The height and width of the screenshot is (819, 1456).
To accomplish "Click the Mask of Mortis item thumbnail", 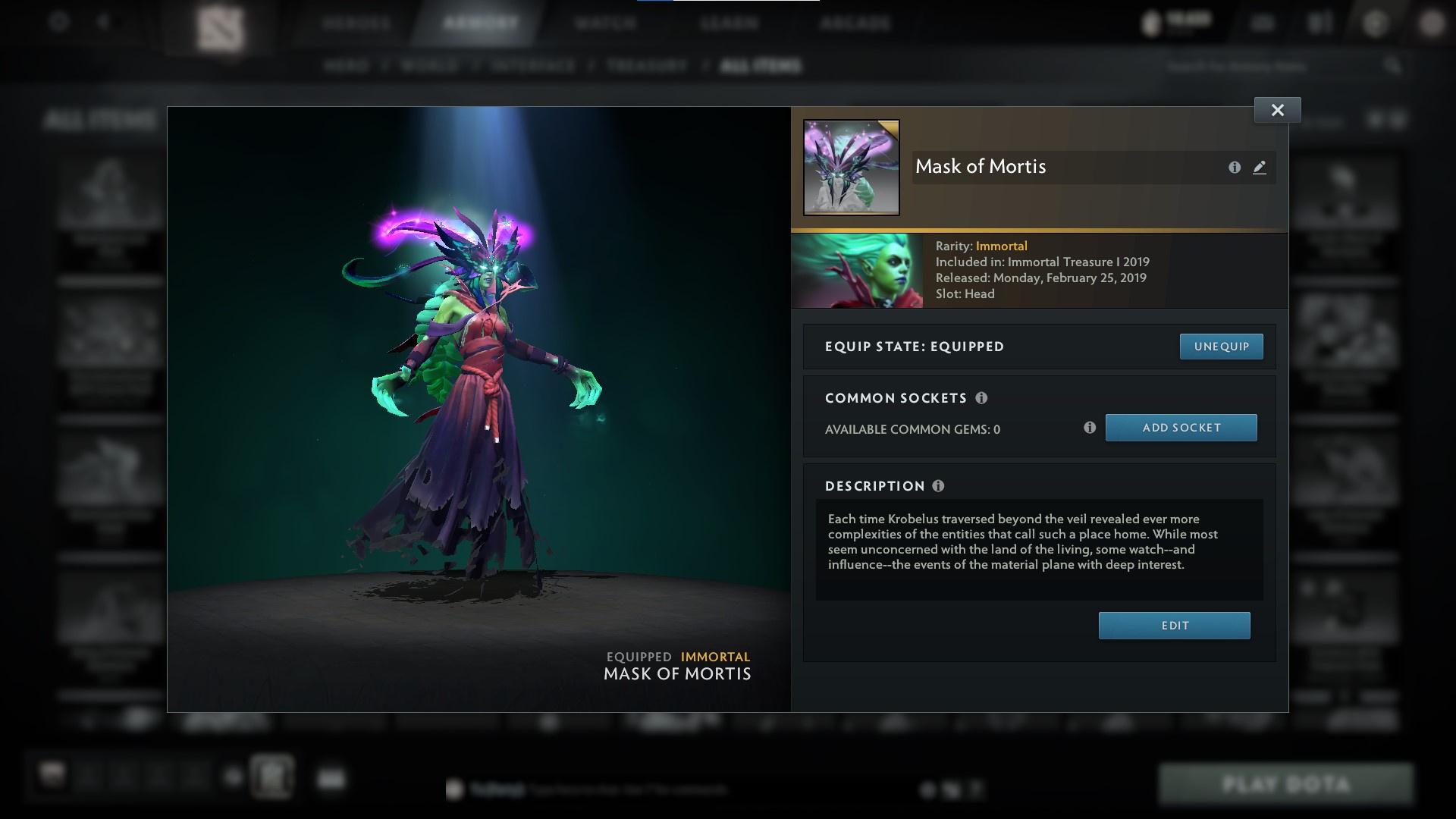I will coord(851,167).
